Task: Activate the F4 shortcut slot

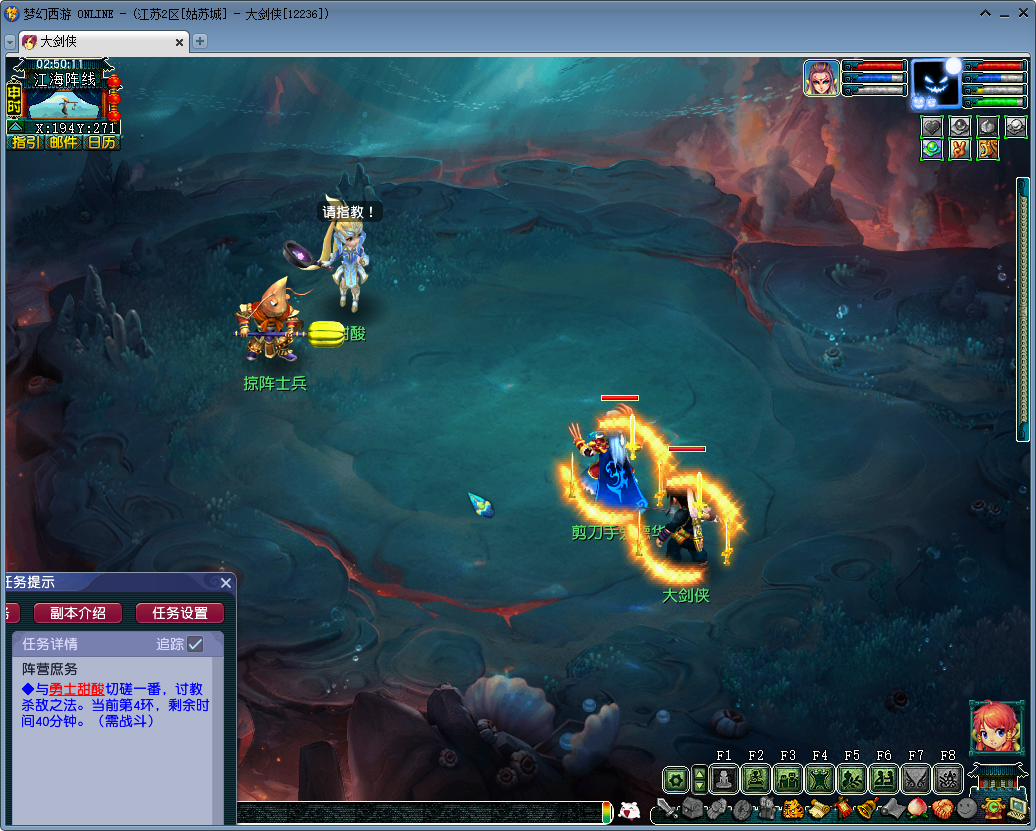Action: pyautogui.click(x=820, y=779)
